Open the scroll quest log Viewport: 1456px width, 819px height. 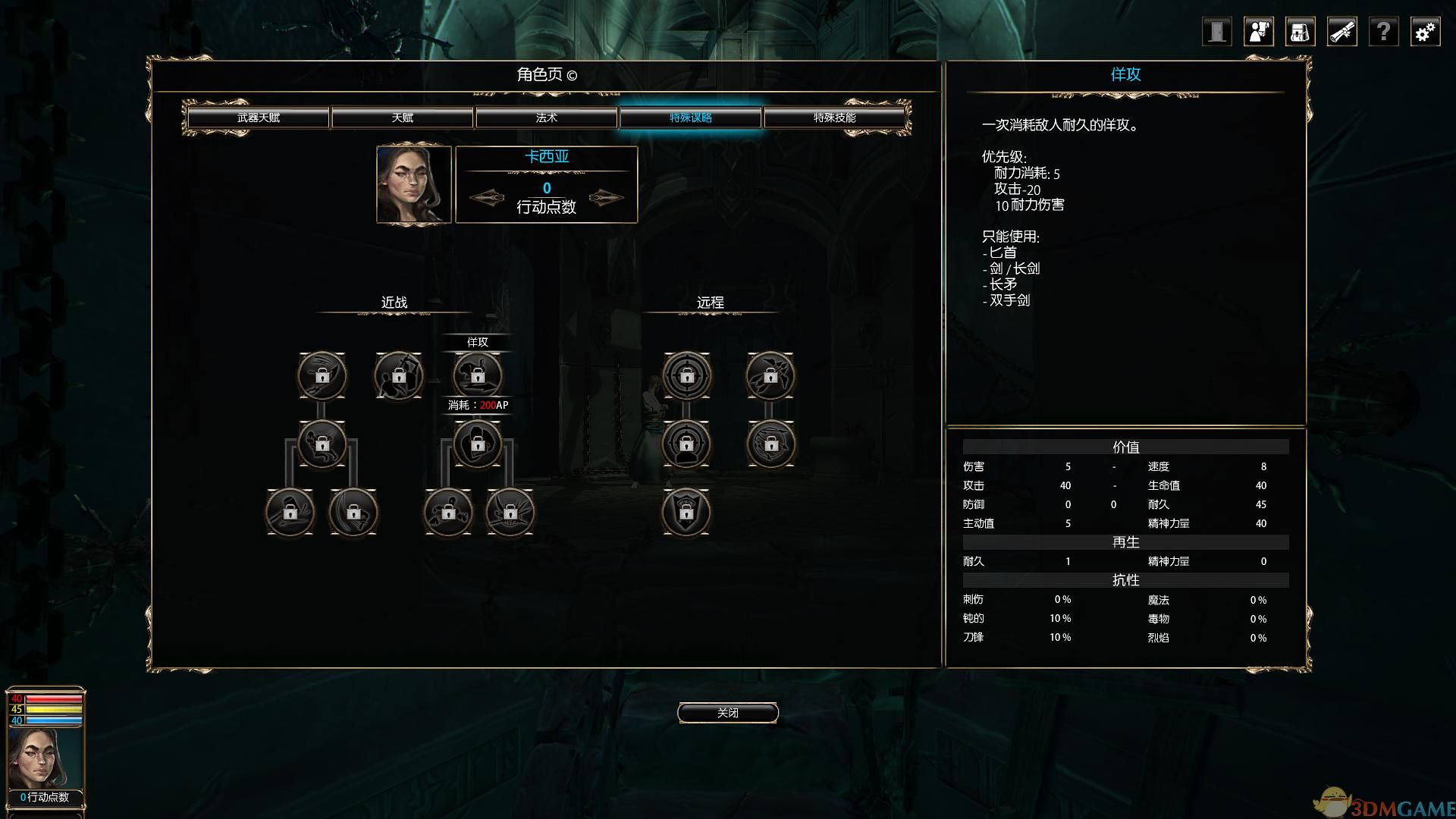(1341, 32)
